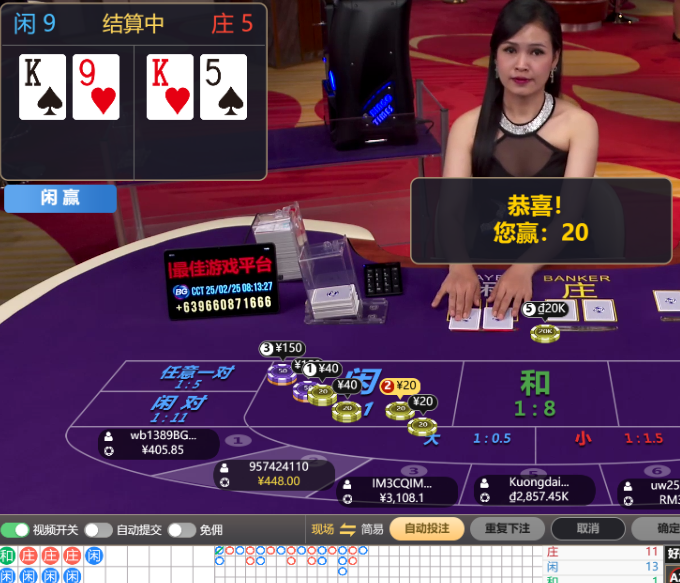
Task: Toggle the 视频开关 video switch
Action: coord(15,530)
